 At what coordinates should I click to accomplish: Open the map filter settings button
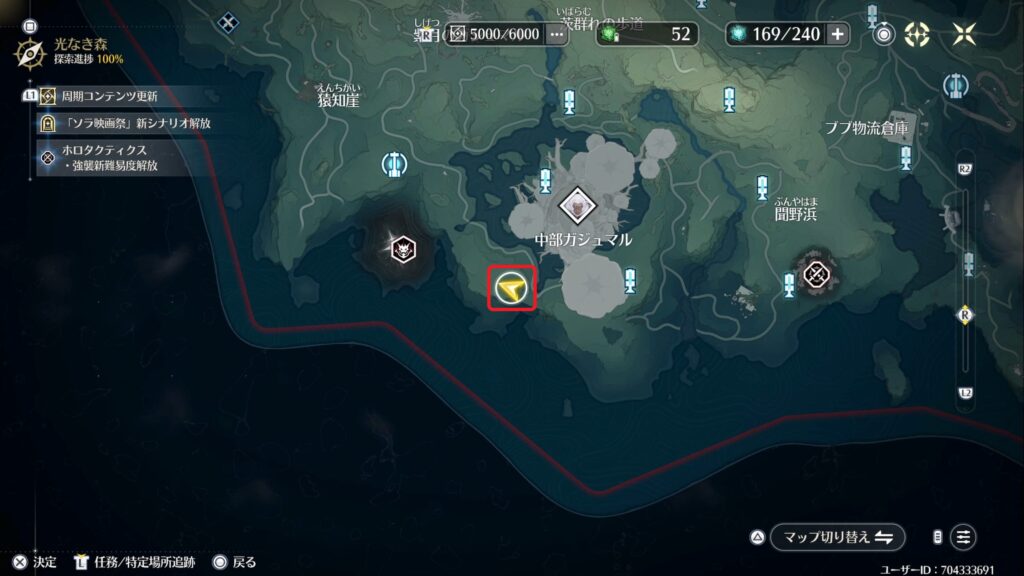[963, 537]
